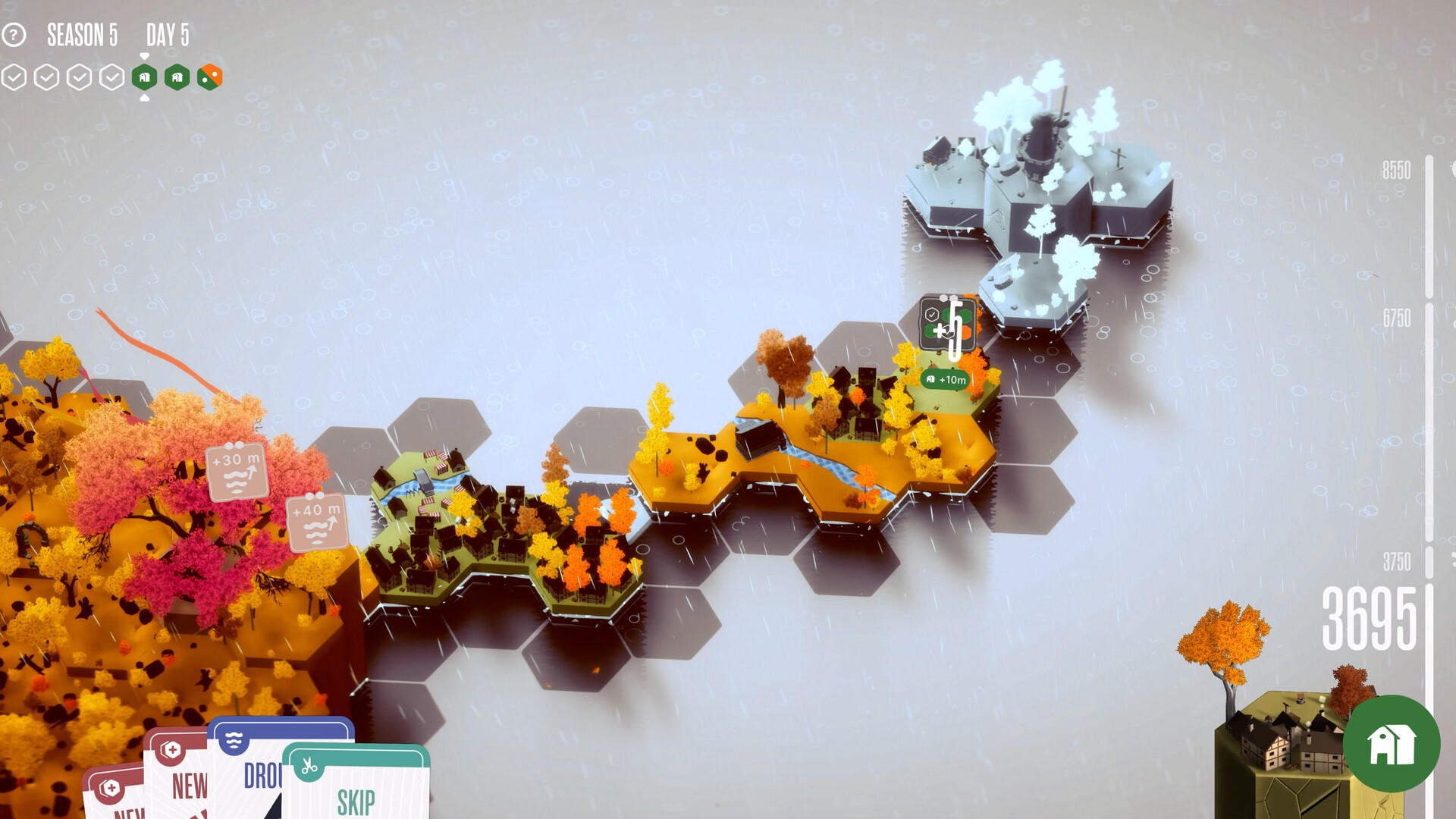Click the arrow above the tracked barn quest

[x=144, y=55]
